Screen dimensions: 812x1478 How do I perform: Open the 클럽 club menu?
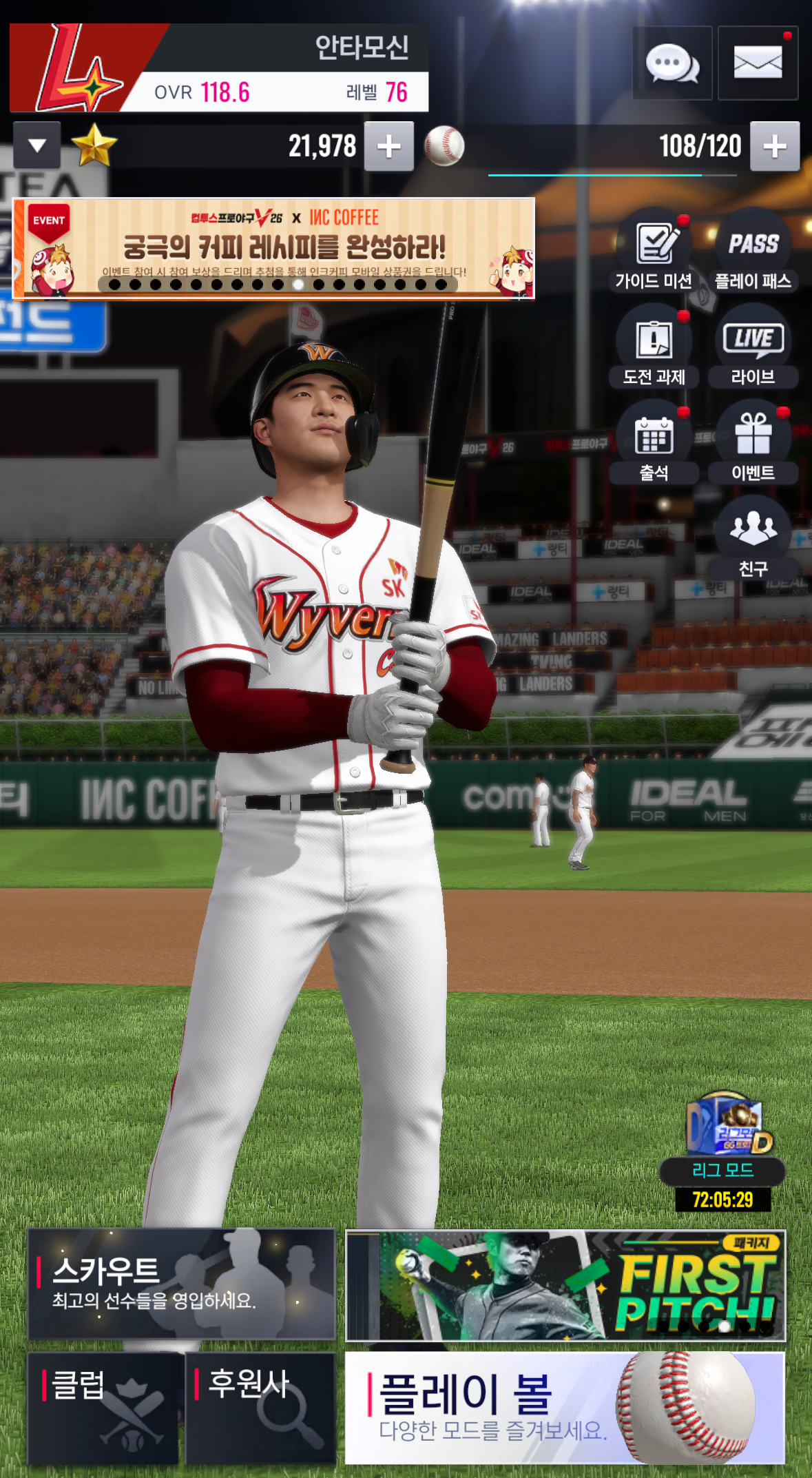(103, 1408)
